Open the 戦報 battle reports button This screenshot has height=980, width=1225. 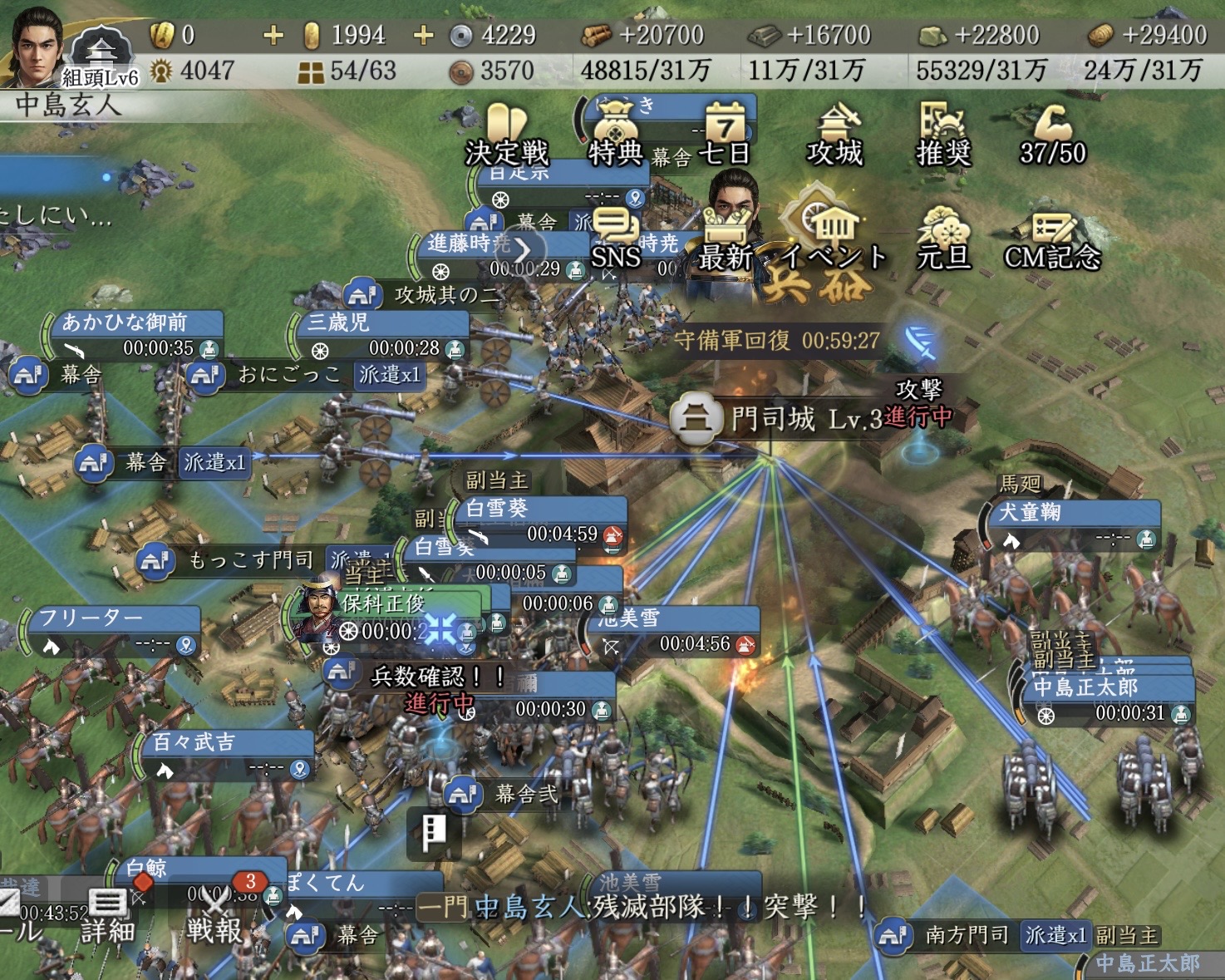(x=215, y=913)
